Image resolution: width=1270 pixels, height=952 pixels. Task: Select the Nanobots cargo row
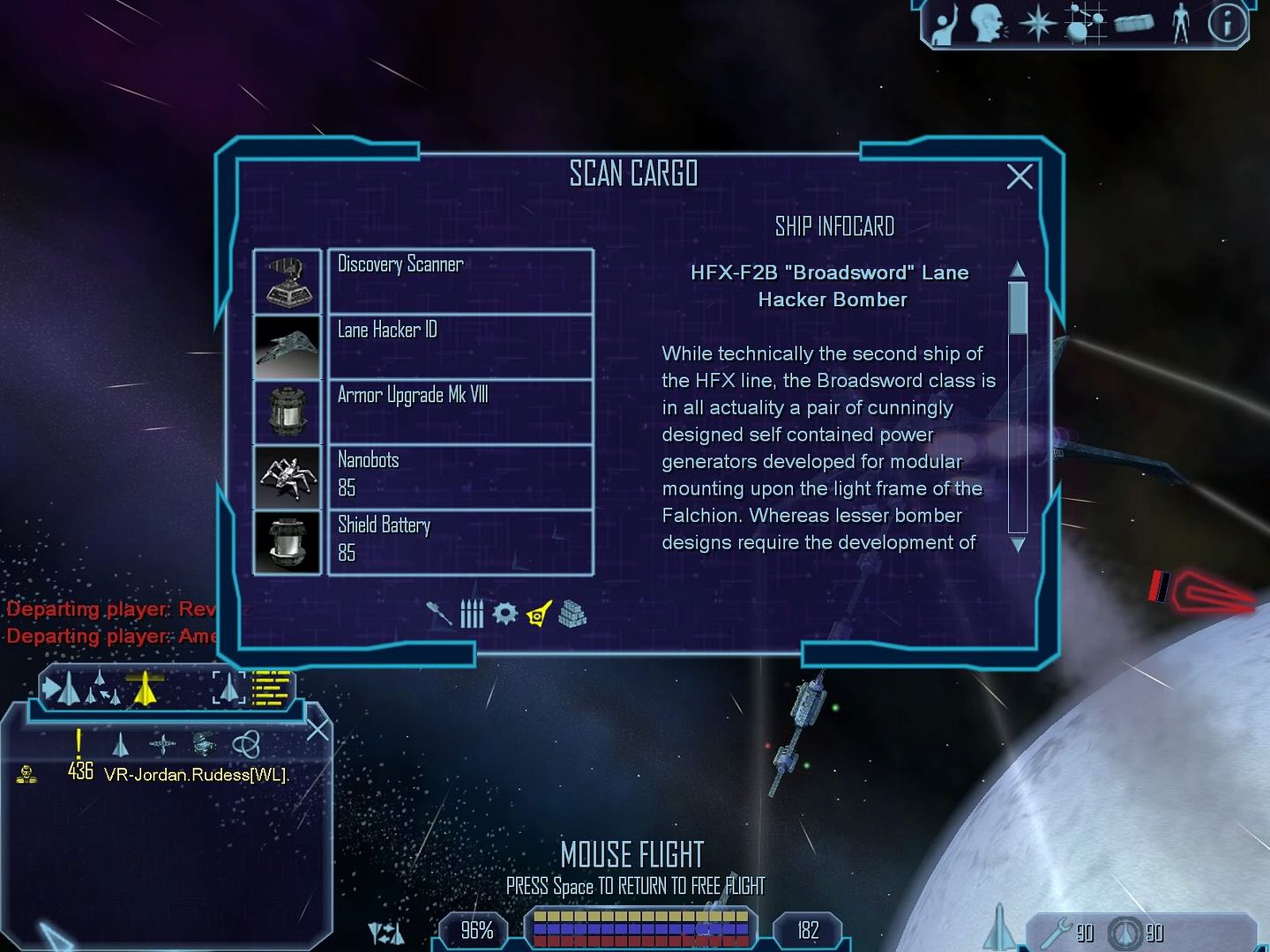[x=459, y=477]
